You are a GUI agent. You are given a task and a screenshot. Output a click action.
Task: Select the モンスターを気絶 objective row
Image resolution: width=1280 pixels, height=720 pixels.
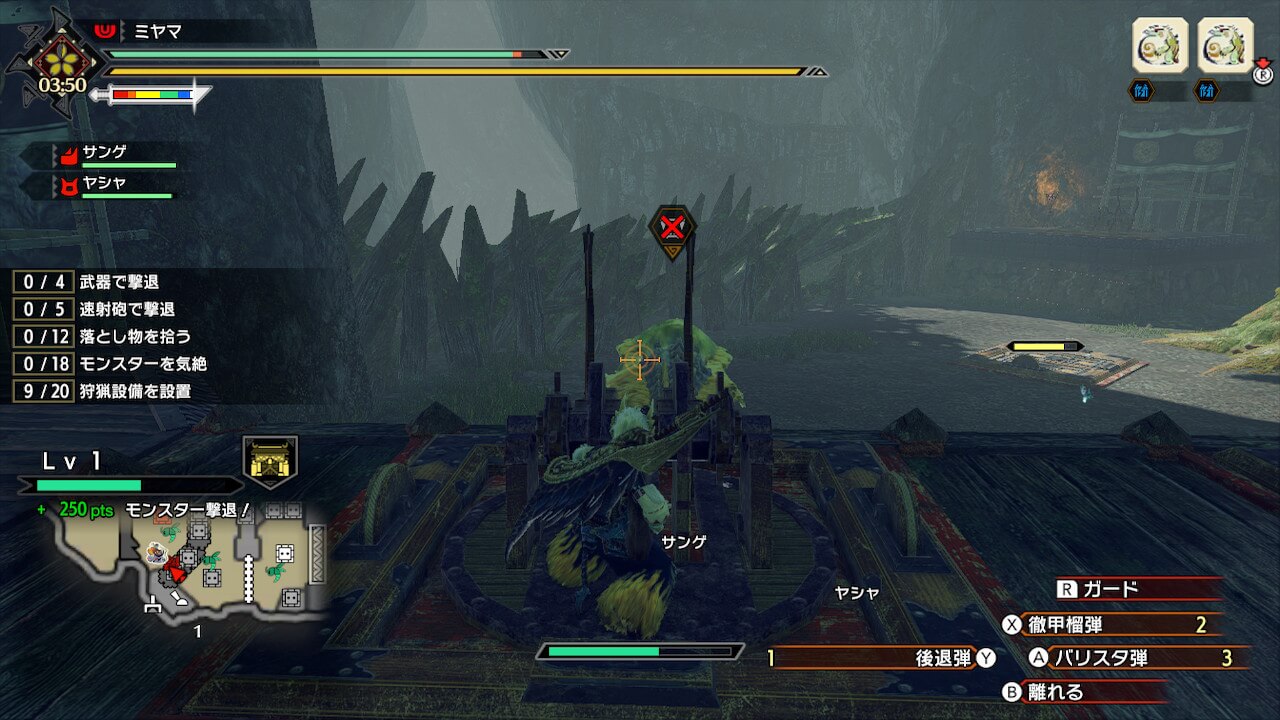coord(142,363)
